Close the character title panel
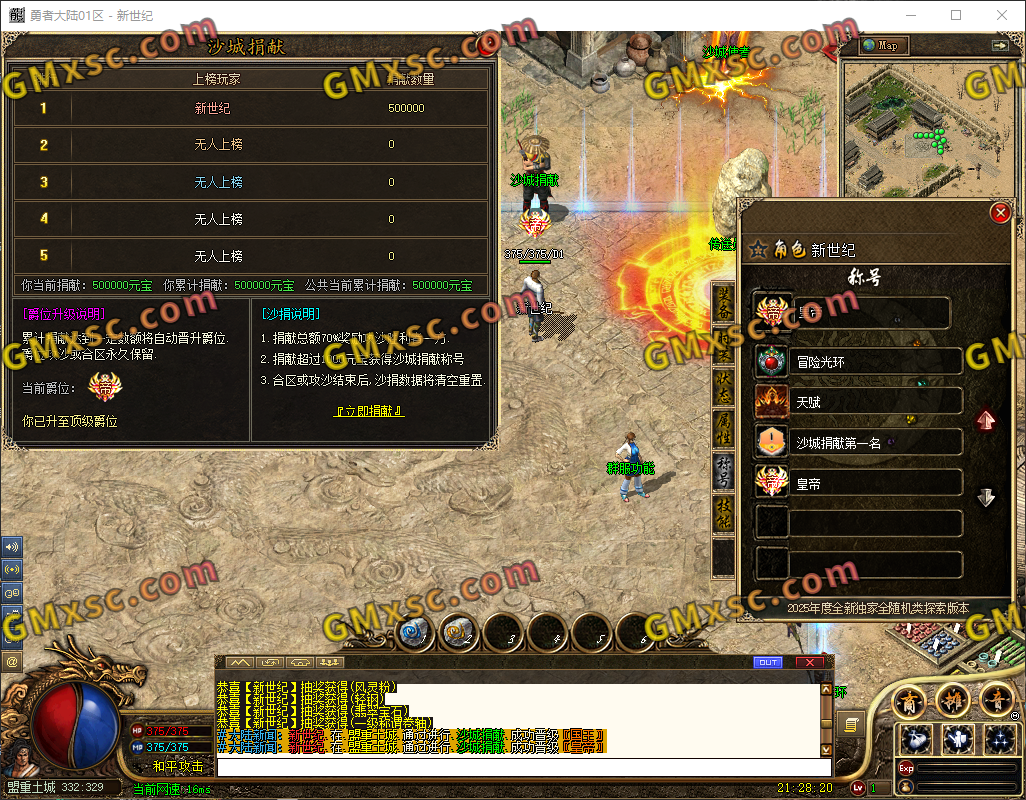Screen dimensions: 1026x800 [999, 213]
